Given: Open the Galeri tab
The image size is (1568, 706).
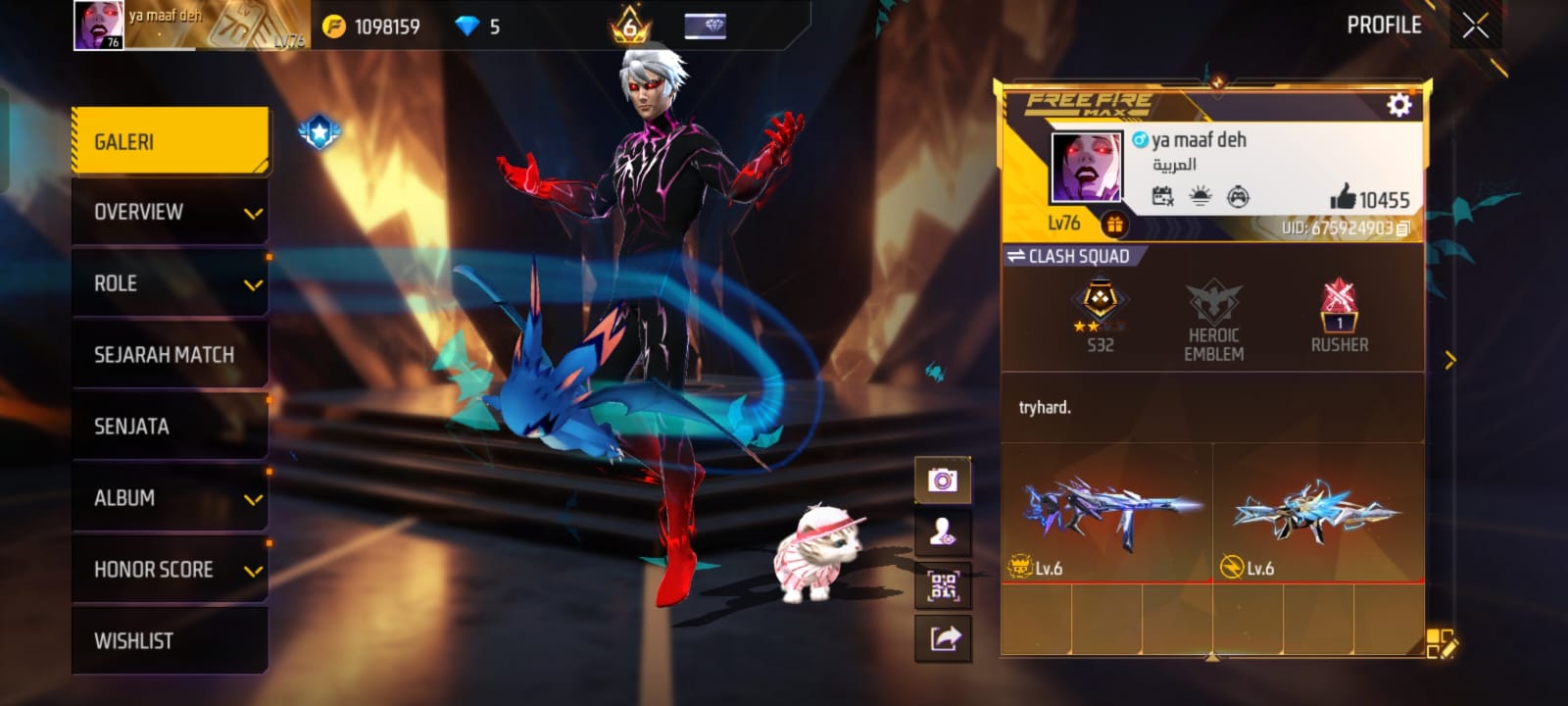Looking at the screenshot, I should [x=170, y=142].
